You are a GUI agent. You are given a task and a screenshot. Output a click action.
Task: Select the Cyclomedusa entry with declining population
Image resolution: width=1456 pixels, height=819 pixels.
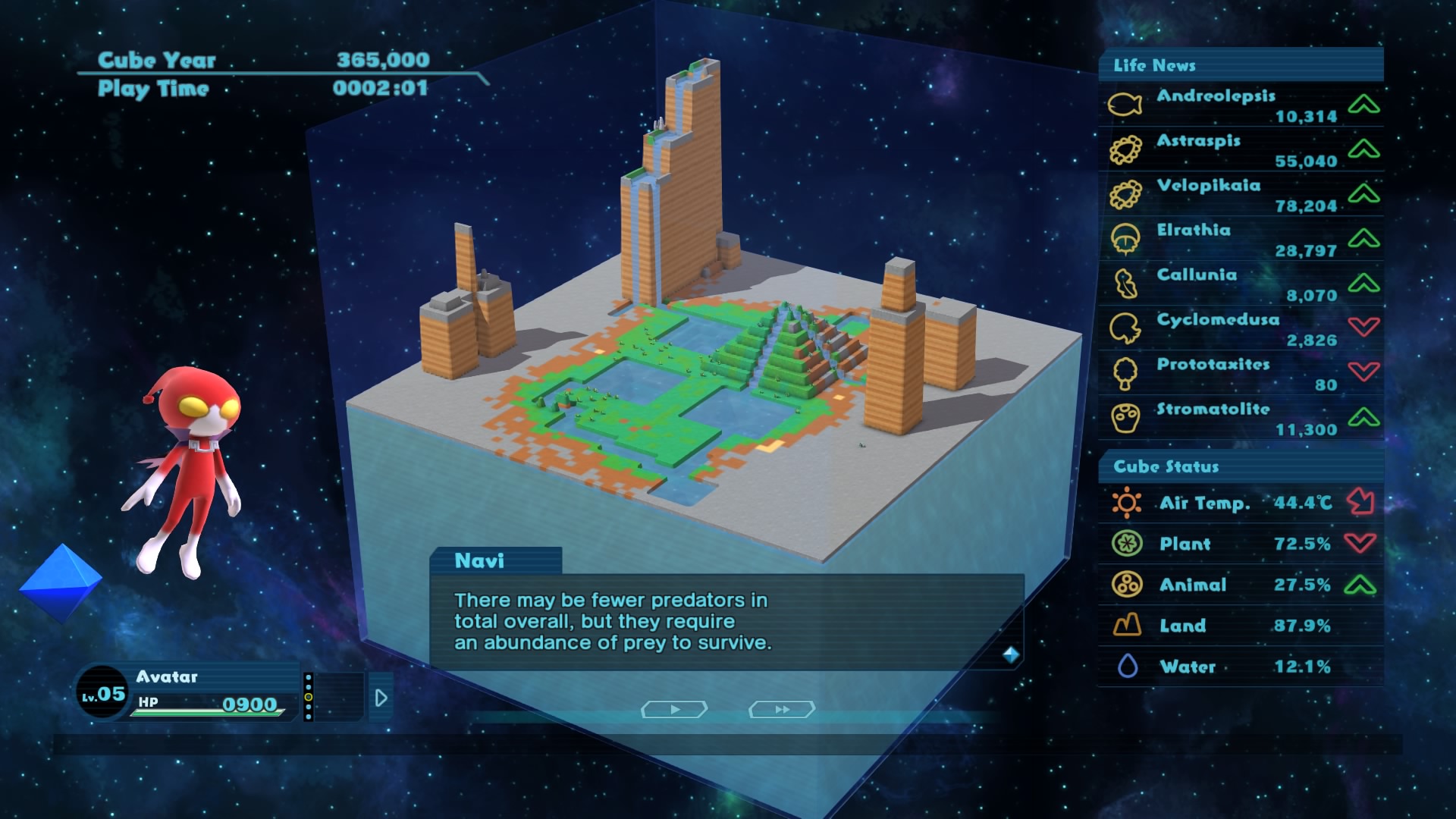[x=1241, y=329]
